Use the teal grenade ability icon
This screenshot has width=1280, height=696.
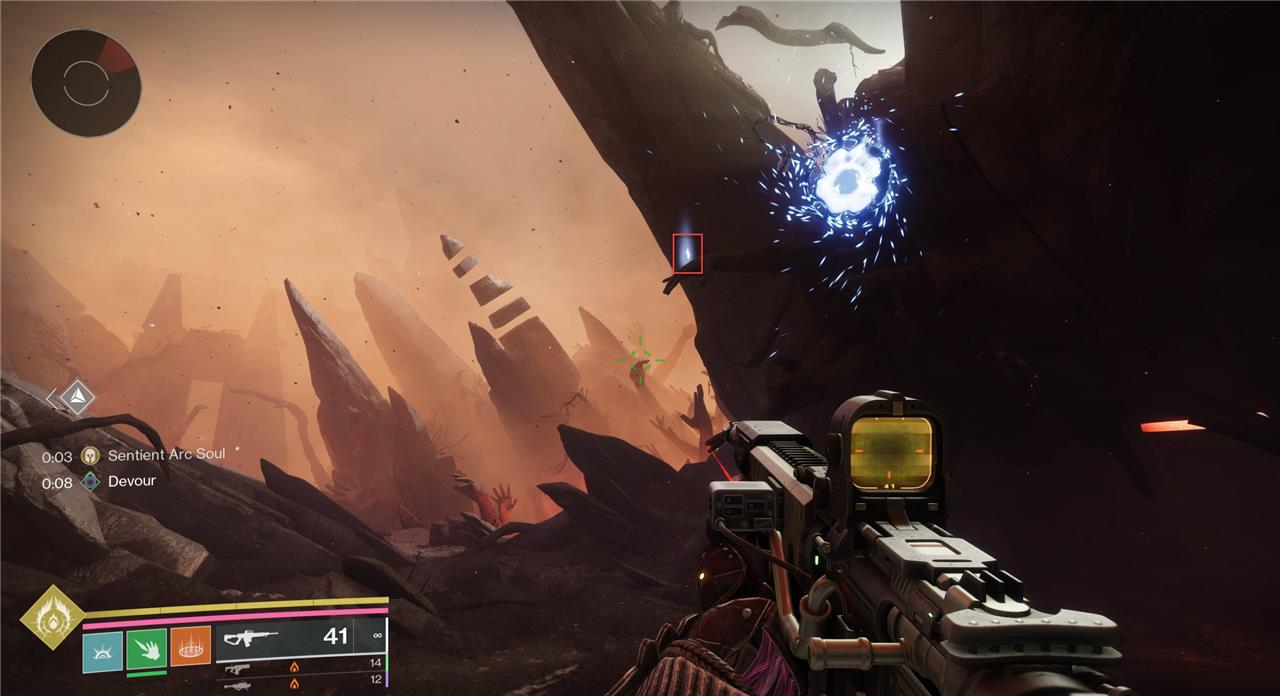pos(102,647)
